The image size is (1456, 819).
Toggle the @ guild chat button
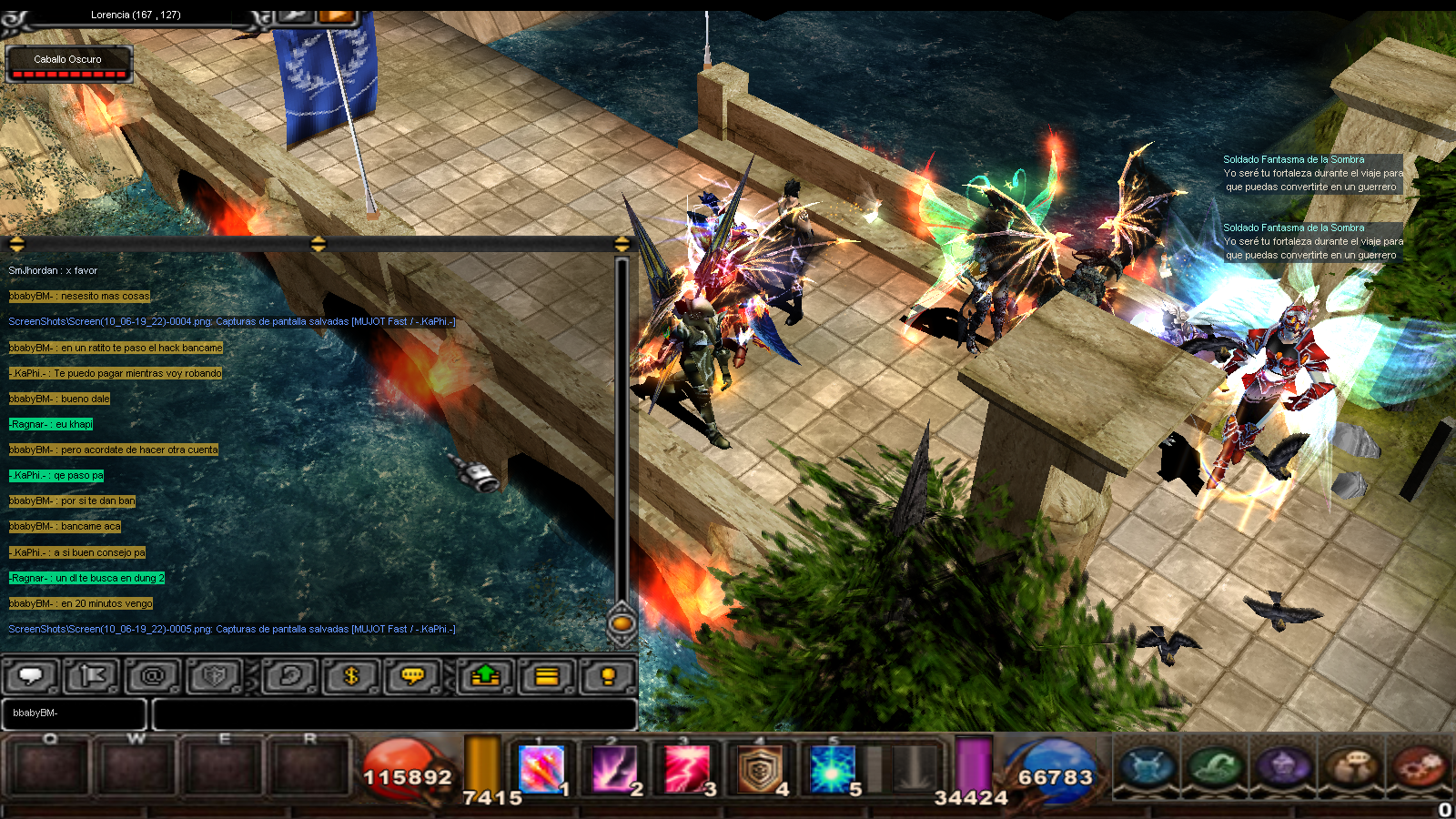(153, 676)
